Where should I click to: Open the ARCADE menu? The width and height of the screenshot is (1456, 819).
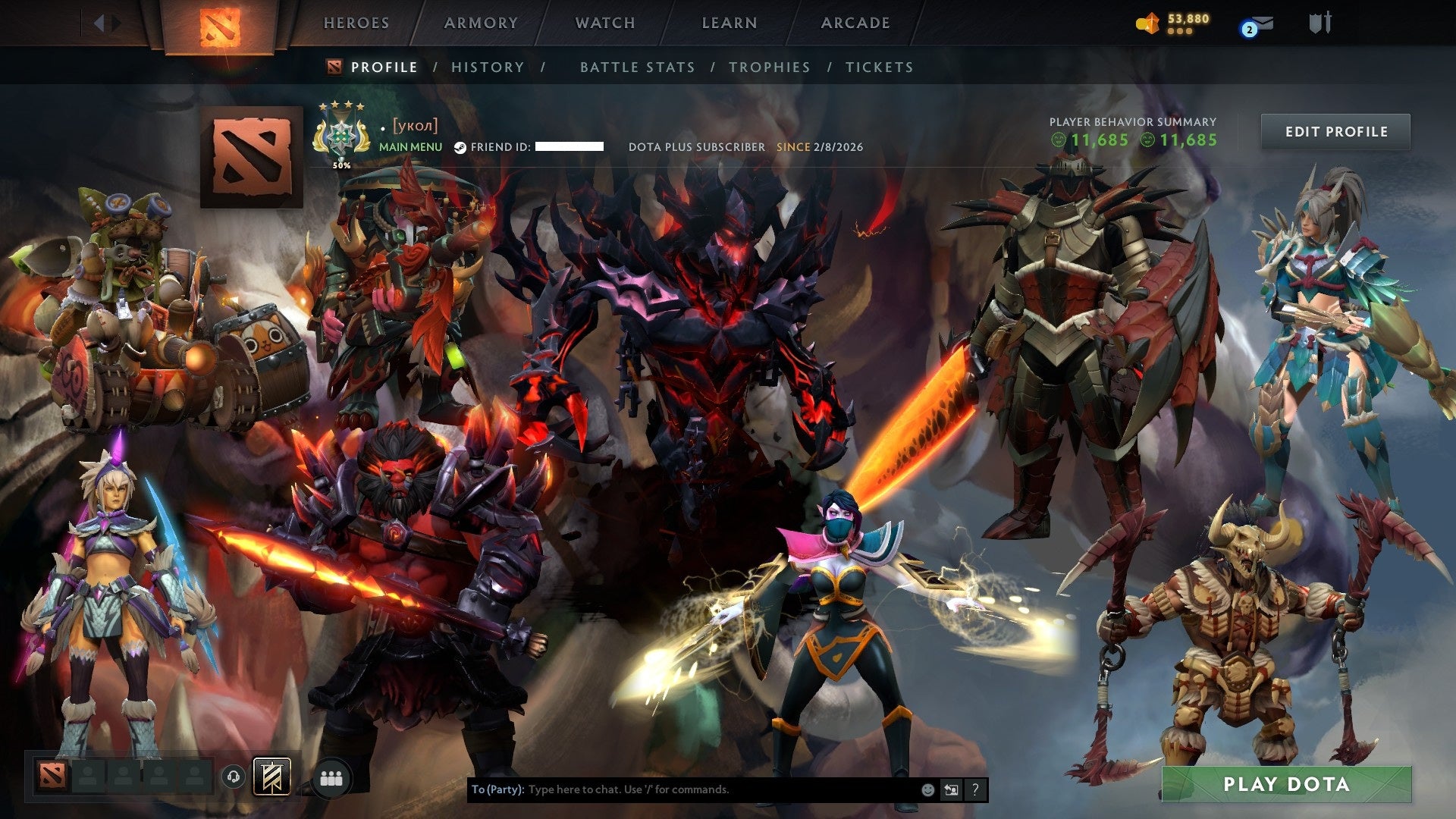click(x=854, y=23)
